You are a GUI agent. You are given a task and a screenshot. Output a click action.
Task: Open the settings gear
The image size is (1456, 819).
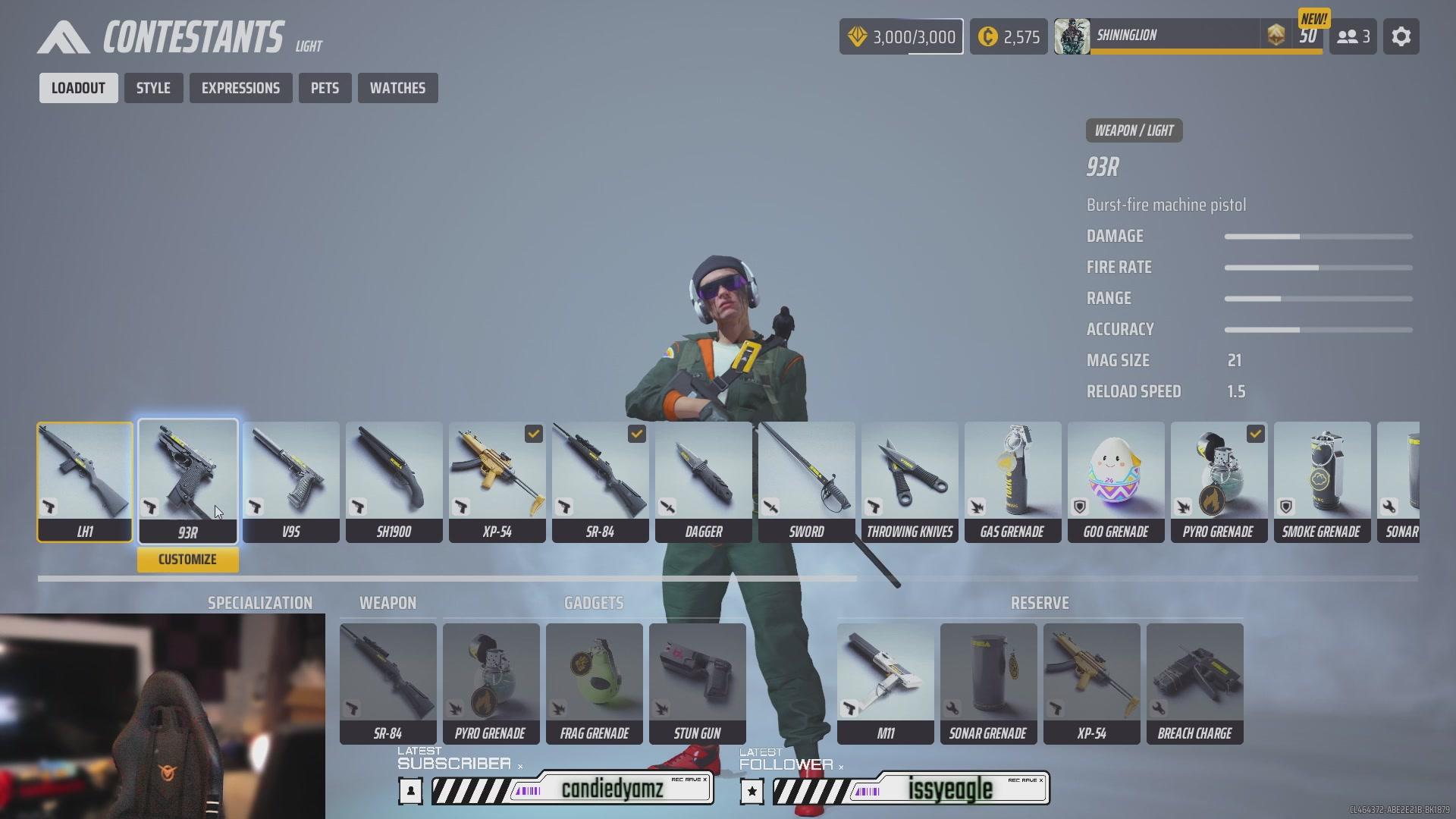[1401, 36]
